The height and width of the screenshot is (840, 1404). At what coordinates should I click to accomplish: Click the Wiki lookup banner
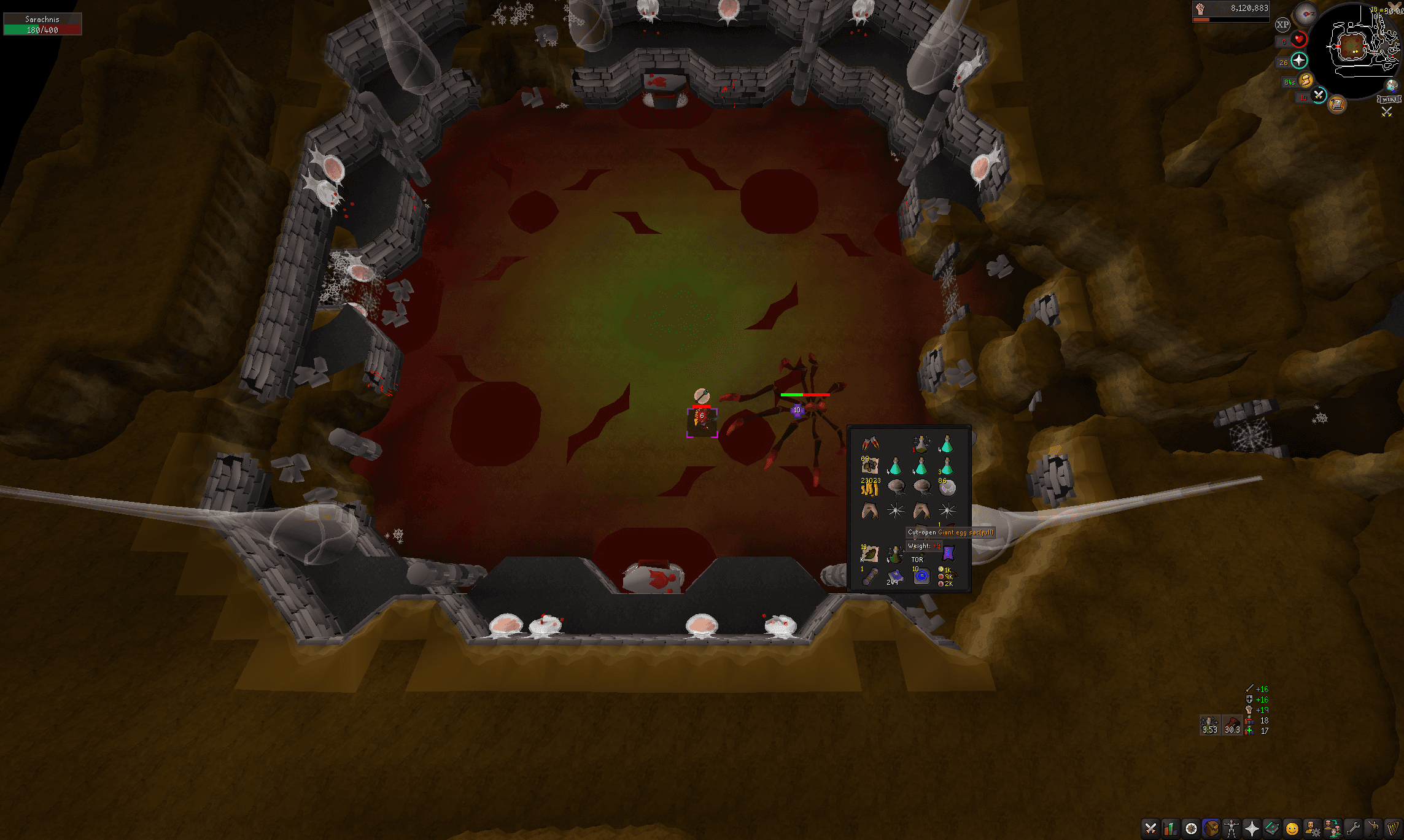(1389, 99)
